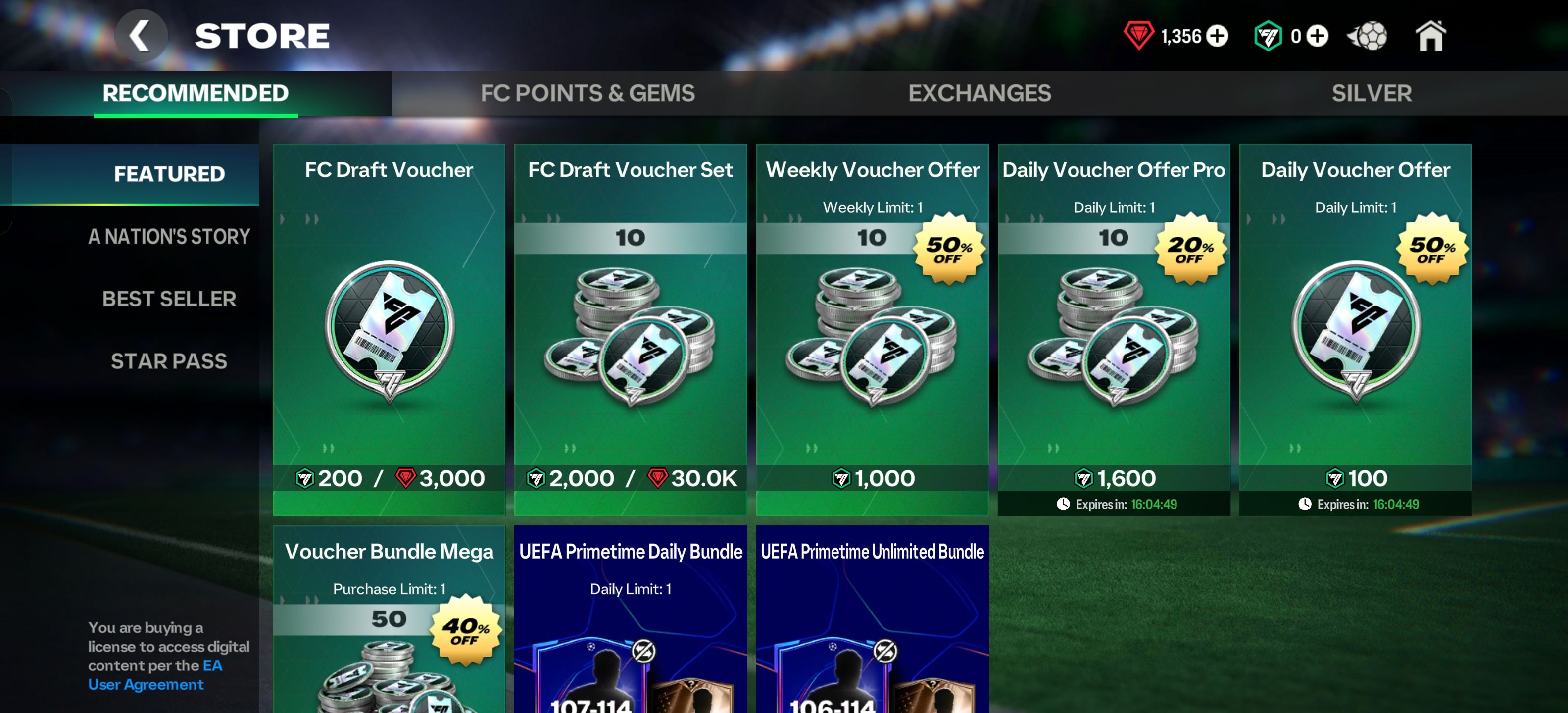Open the EXCHANGES tab
Image resolution: width=1568 pixels, height=713 pixels.
pyautogui.click(x=980, y=93)
